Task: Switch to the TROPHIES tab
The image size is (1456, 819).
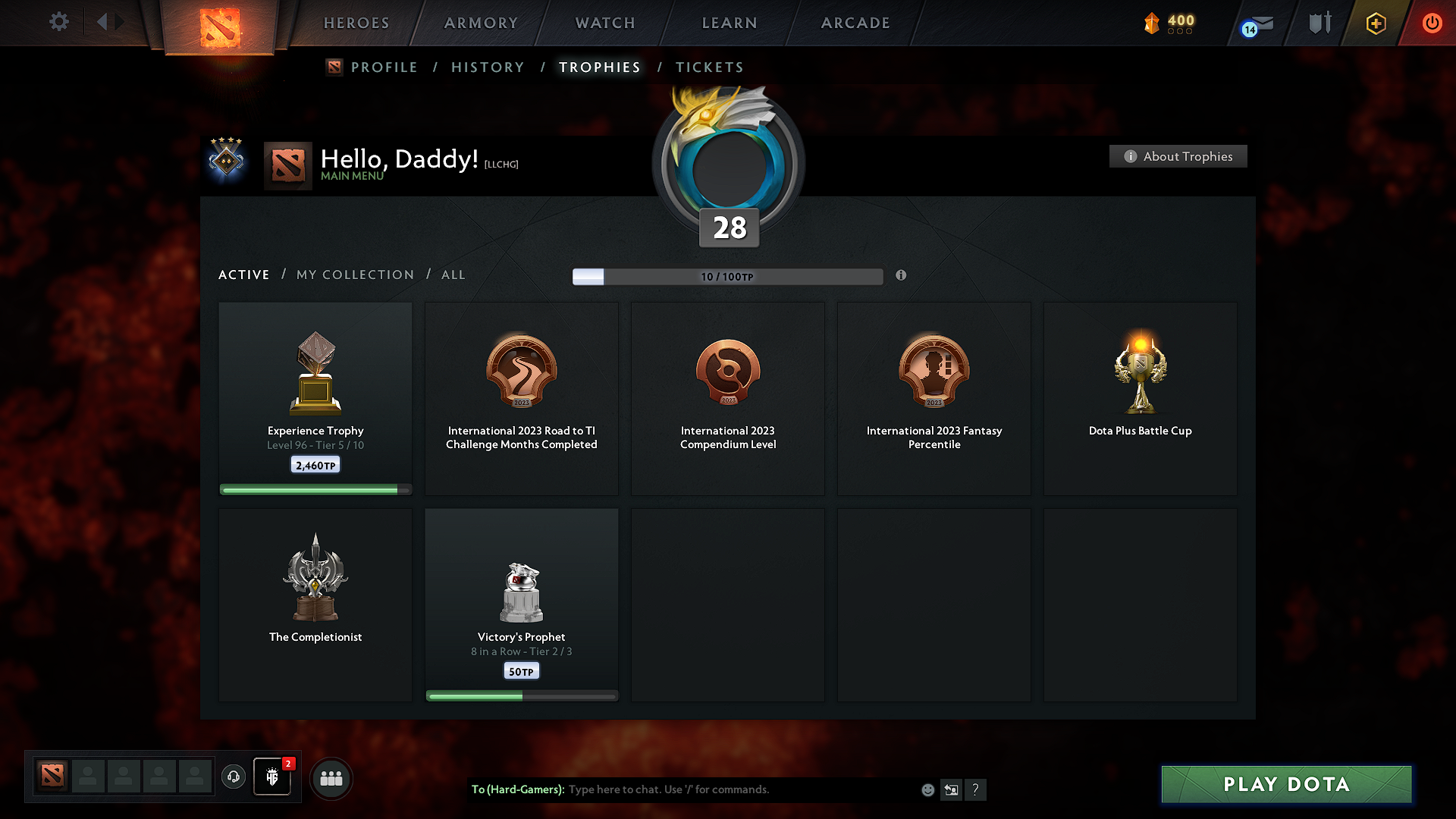Action: point(599,67)
